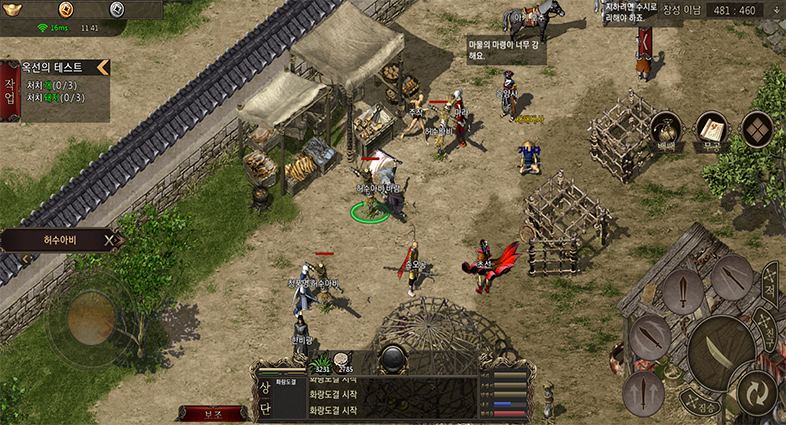
Task: Click the dark round orb above chat
Action: click(x=392, y=357)
